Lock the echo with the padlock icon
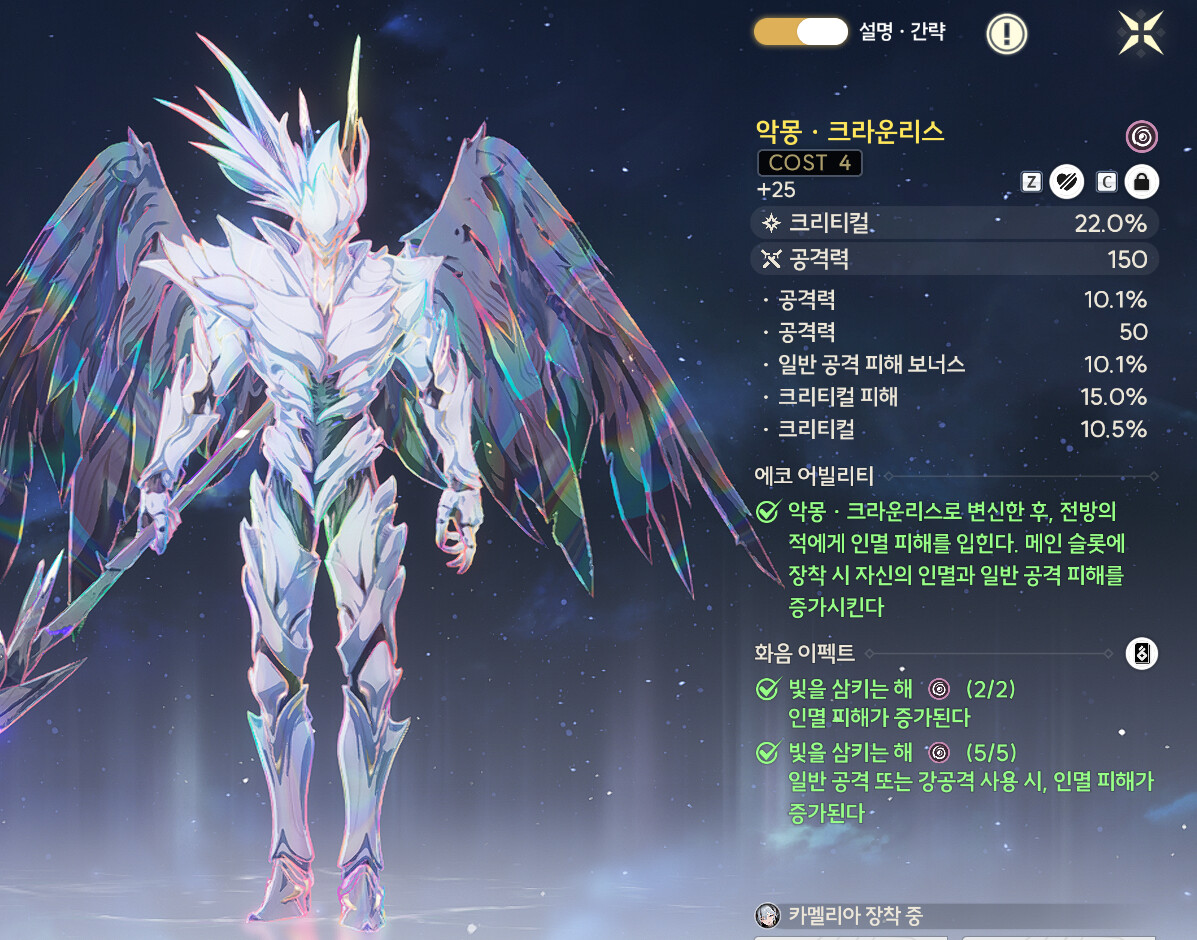The height and width of the screenshot is (940, 1197). [x=1141, y=182]
